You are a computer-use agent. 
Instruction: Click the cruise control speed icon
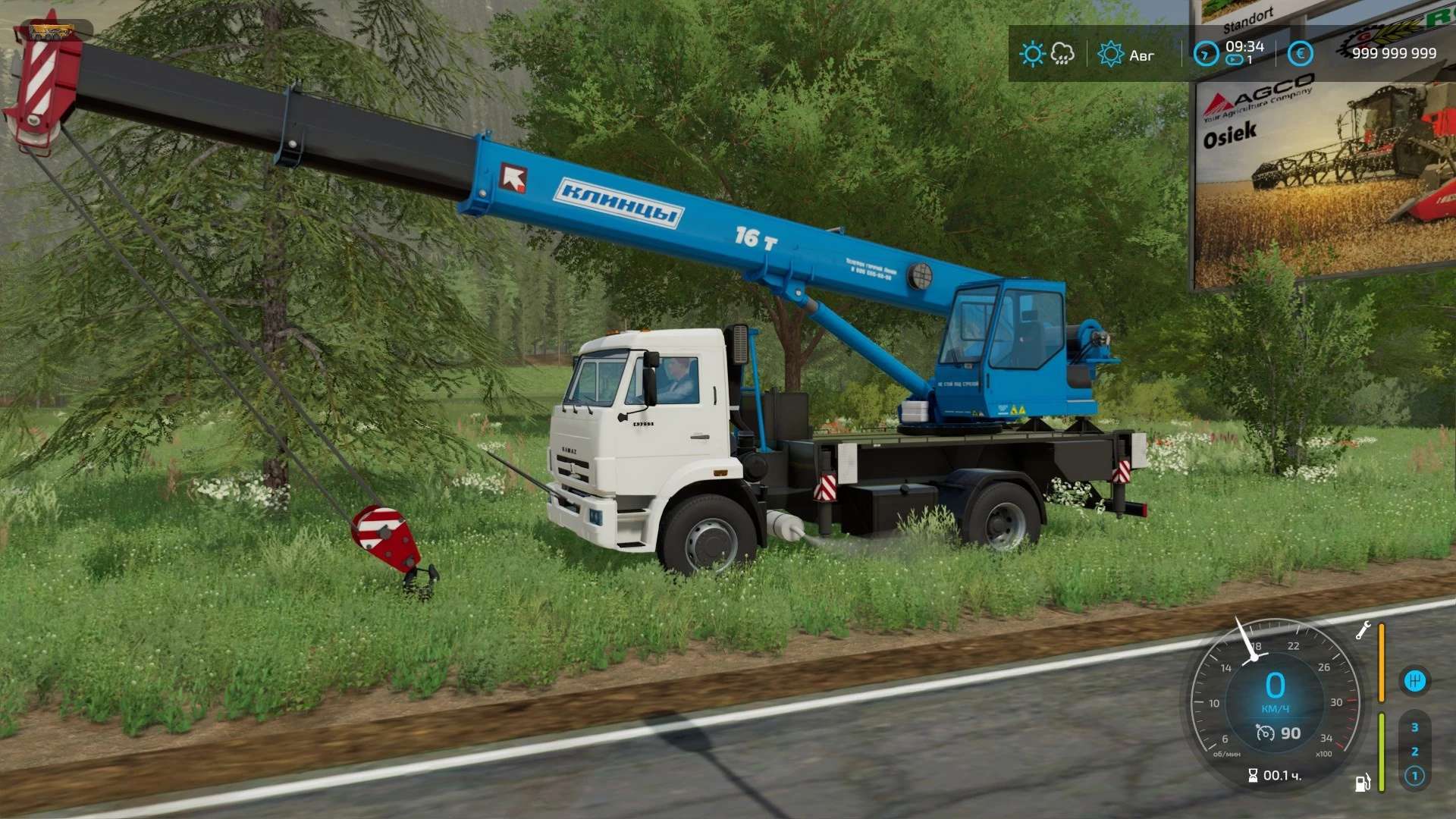click(1265, 733)
